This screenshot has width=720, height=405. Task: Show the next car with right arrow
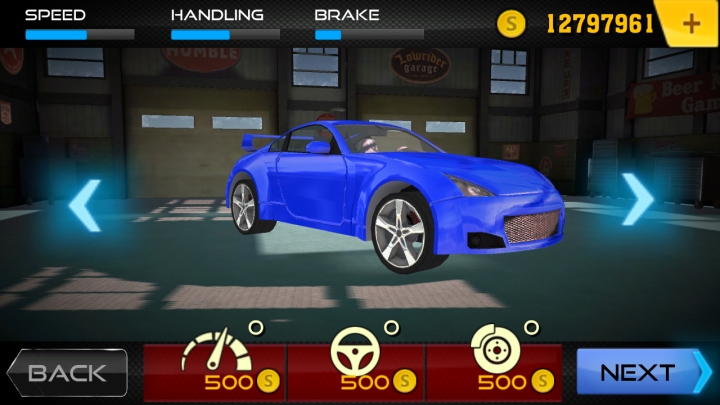pyautogui.click(x=637, y=200)
